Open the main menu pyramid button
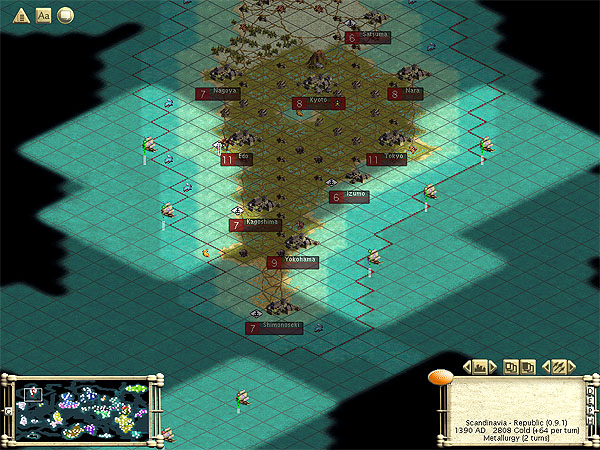The height and width of the screenshot is (450, 600). (x=19, y=14)
